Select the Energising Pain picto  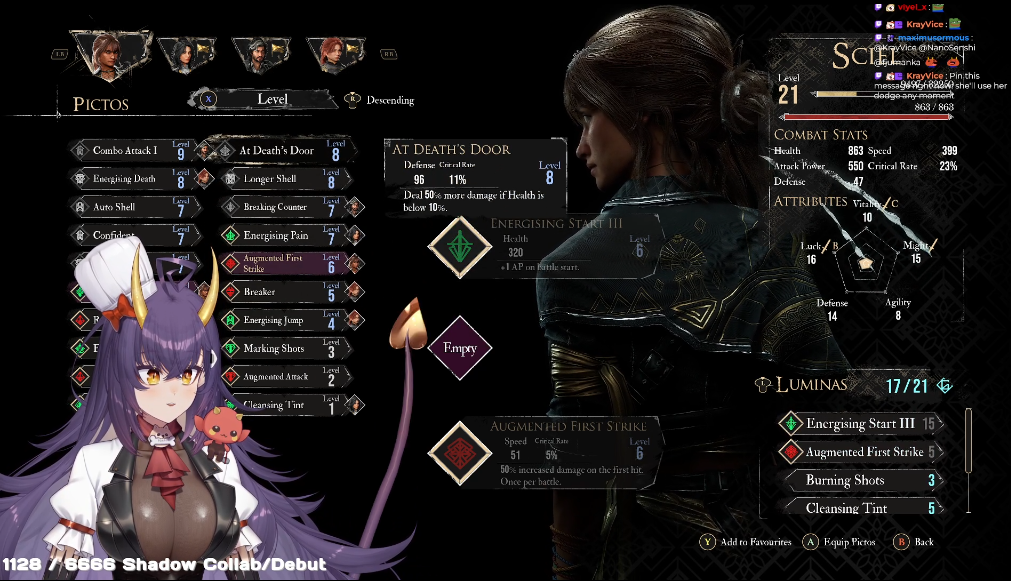pos(277,236)
